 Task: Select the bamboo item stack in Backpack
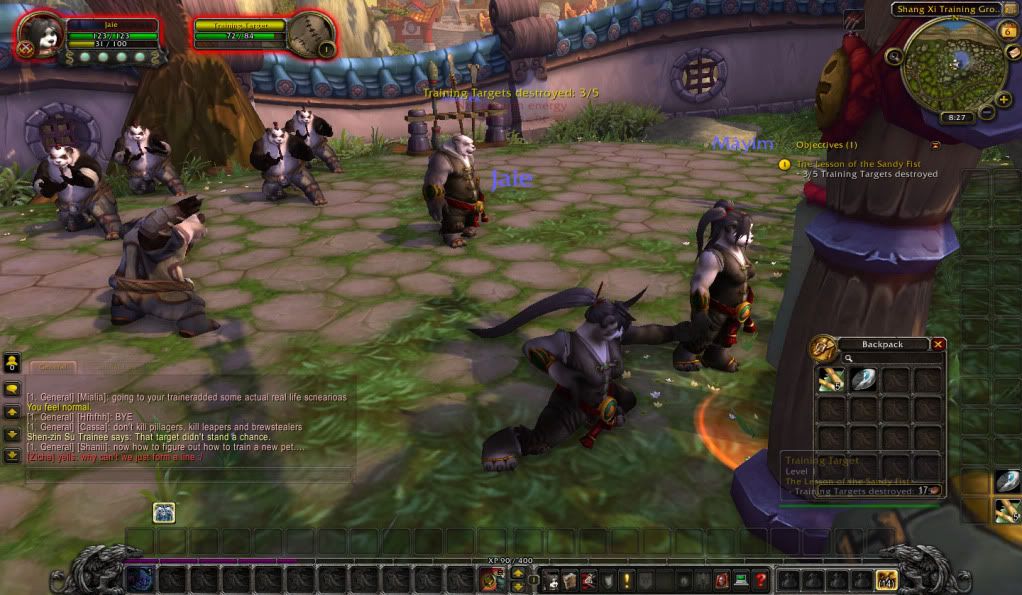[x=831, y=379]
